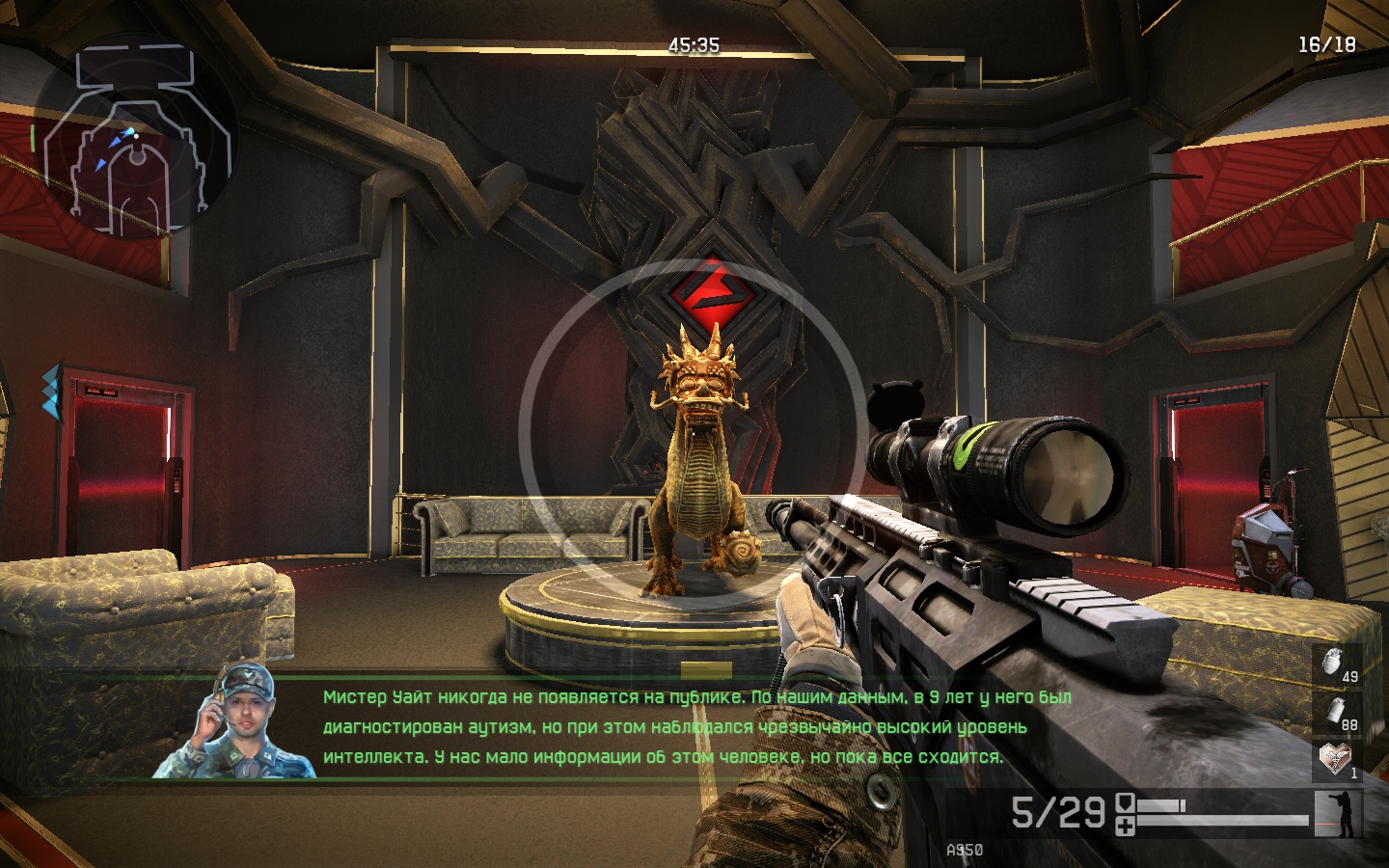The height and width of the screenshot is (868, 1389).
Task: Click the circular minimap radar
Action: tap(136, 135)
